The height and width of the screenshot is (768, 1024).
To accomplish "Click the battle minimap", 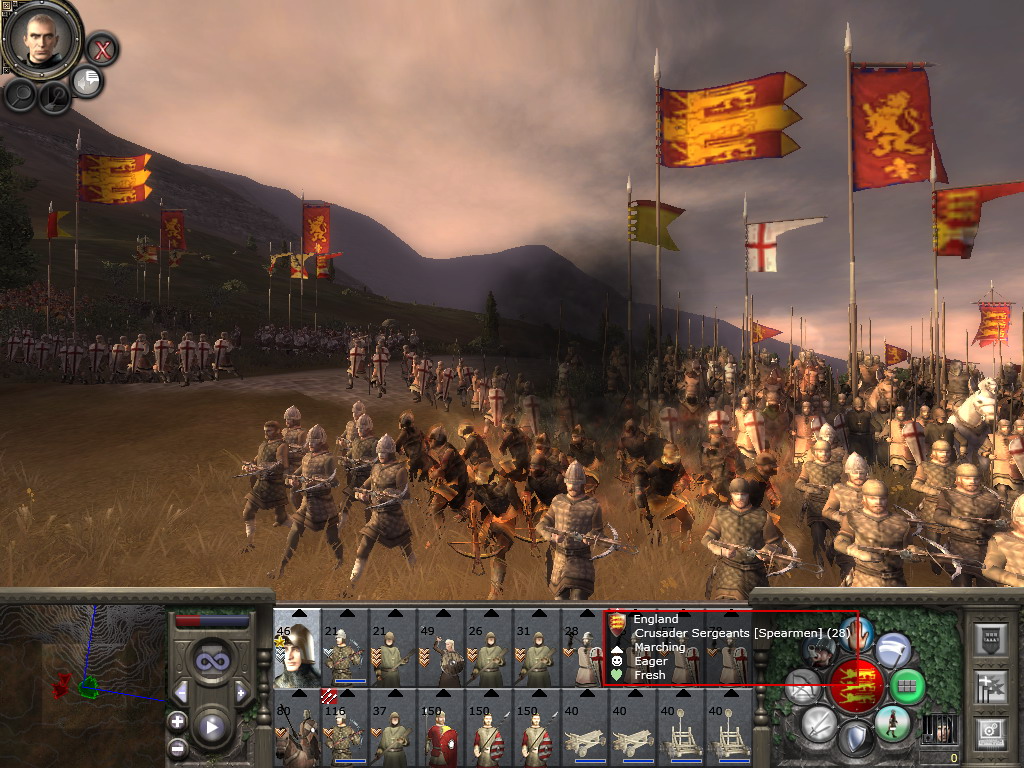I will [x=80, y=680].
